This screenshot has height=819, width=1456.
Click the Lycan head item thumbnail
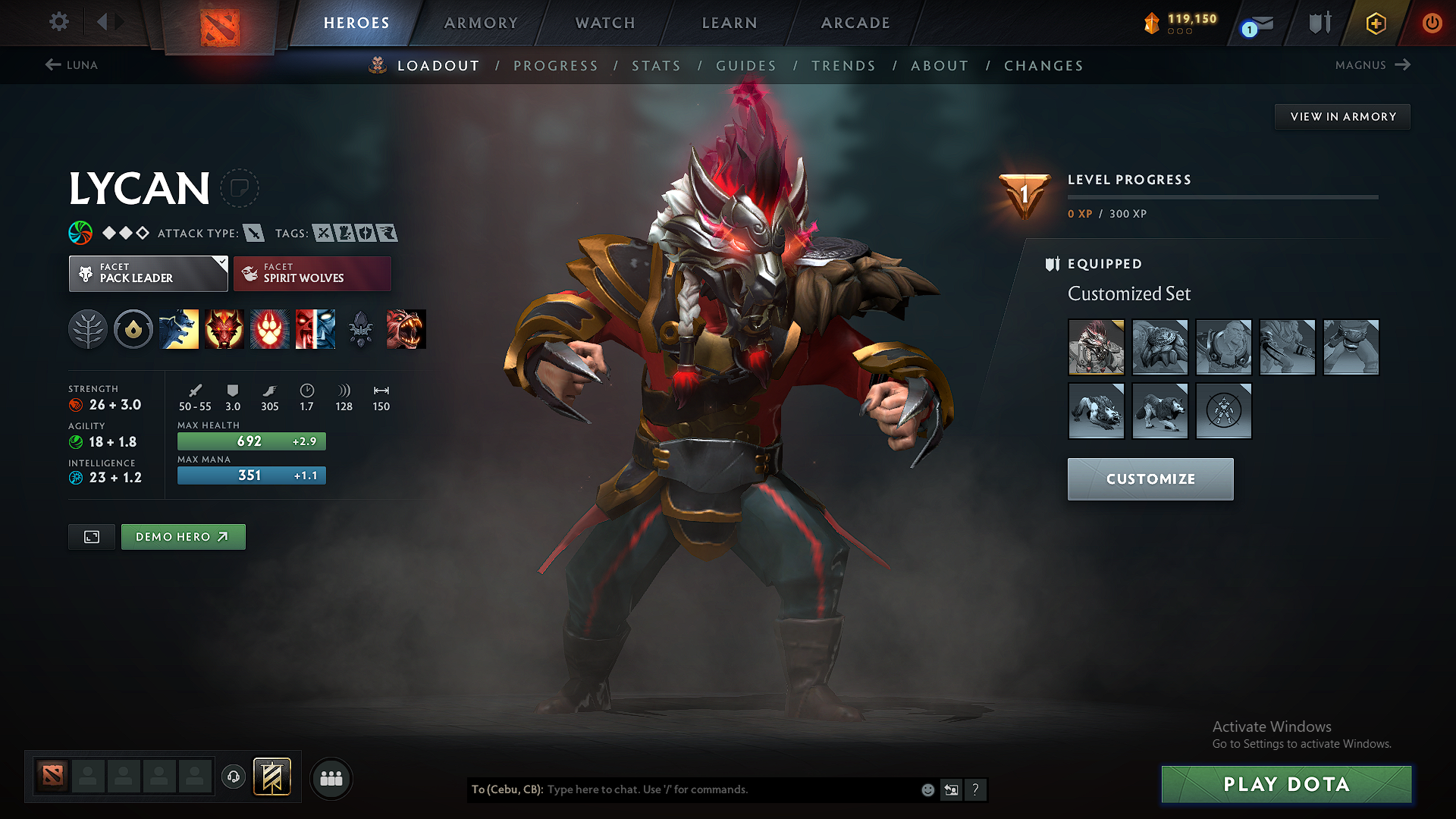(1096, 347)
